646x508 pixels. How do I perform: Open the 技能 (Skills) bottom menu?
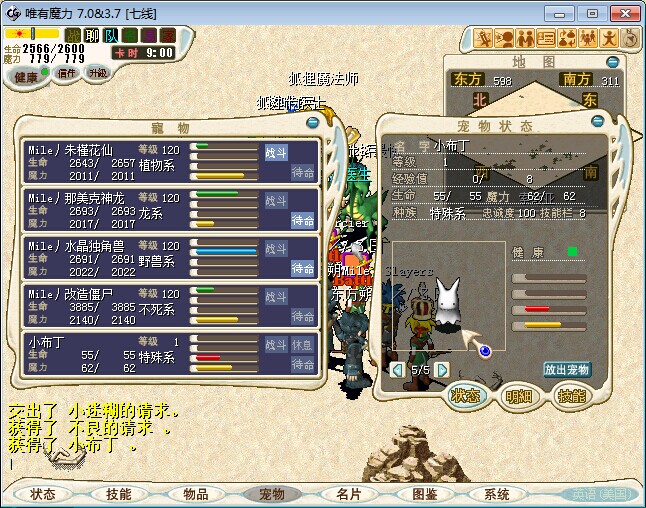119,494
